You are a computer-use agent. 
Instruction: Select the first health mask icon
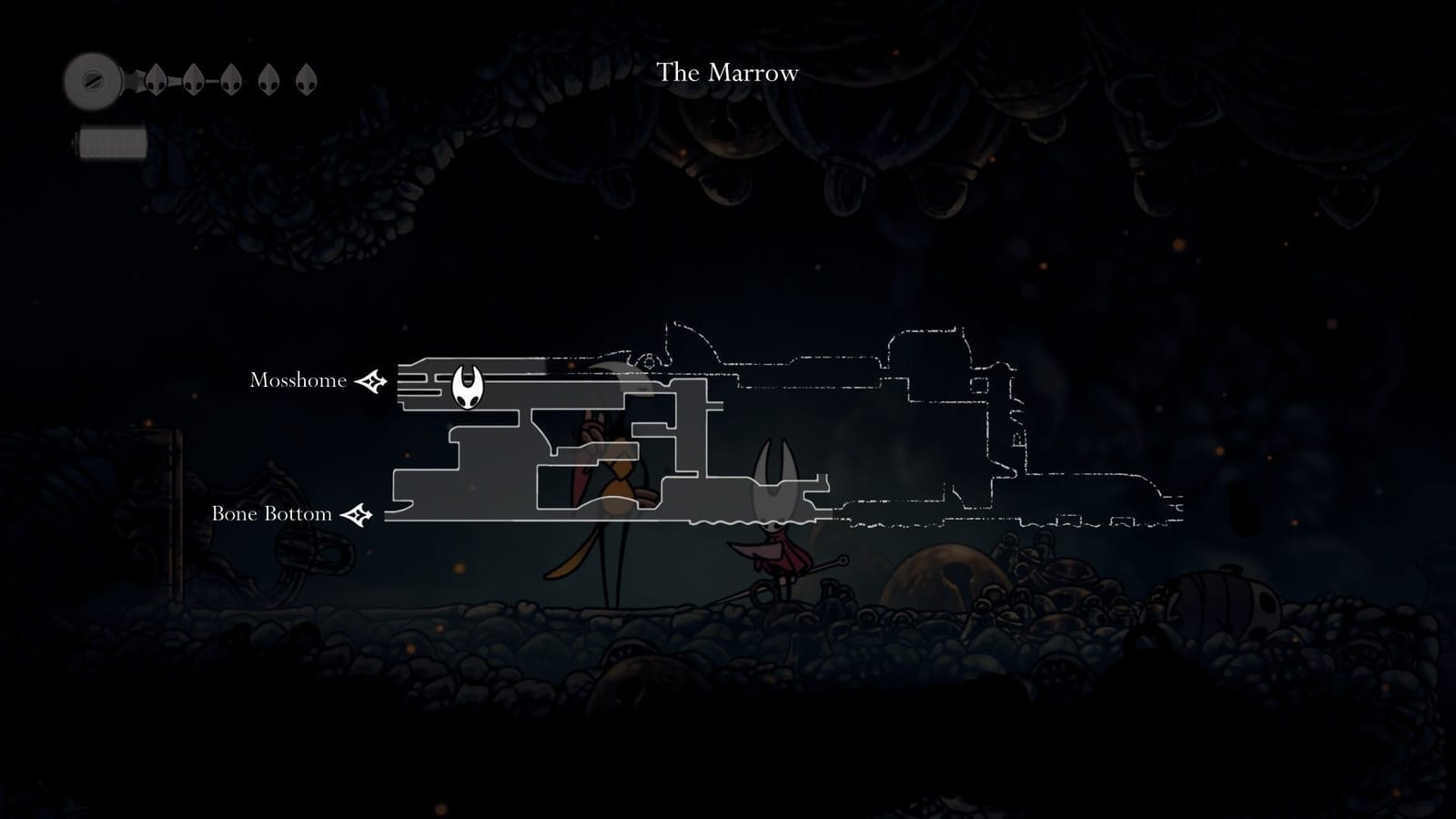[x=155, y=80]
